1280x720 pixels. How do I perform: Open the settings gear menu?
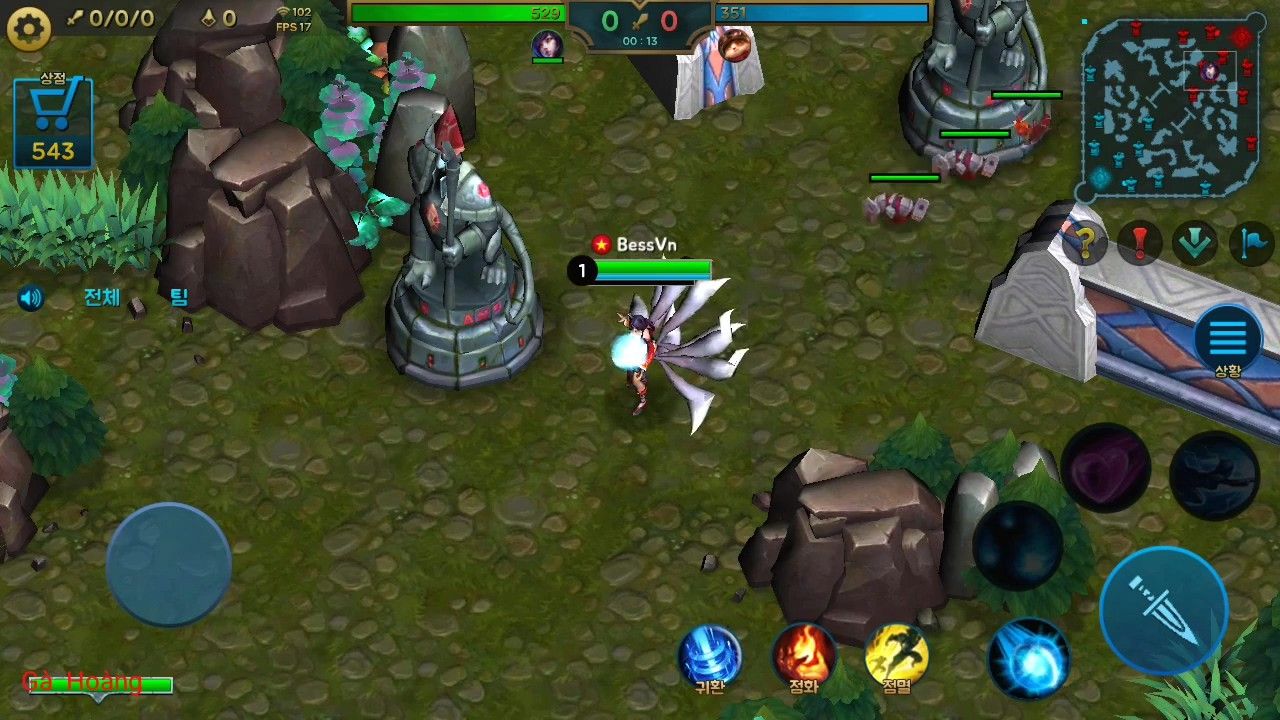pos(28,28)
